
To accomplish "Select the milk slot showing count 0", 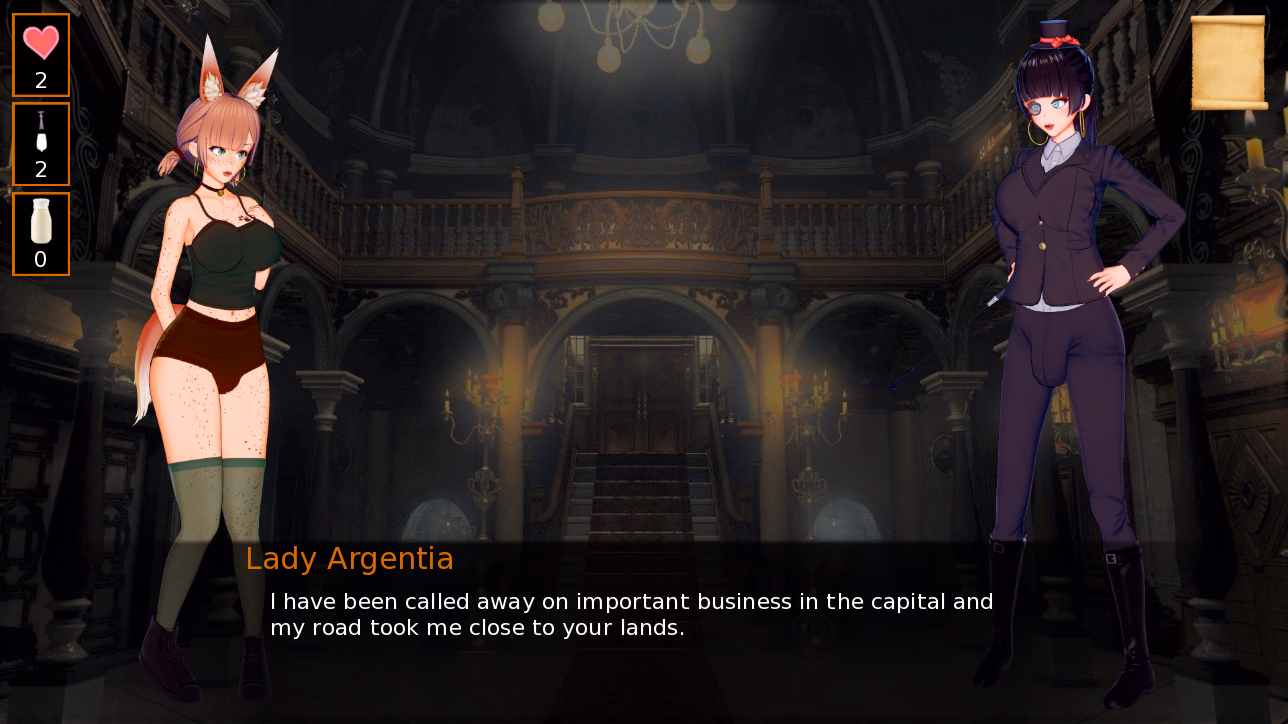I will click(40, 233).
